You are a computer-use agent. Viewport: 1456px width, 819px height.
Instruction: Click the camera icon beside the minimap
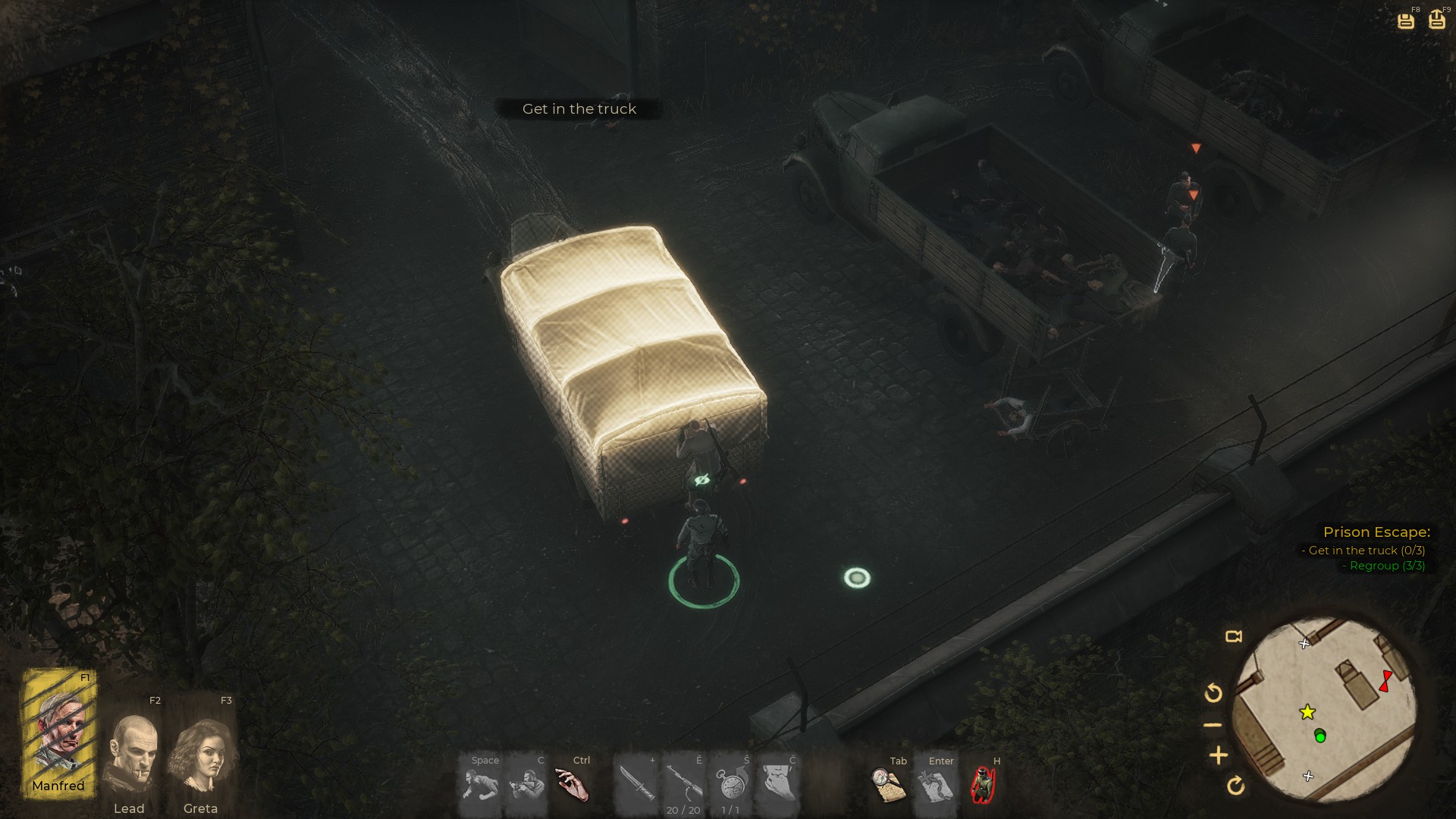[1234, 636]
